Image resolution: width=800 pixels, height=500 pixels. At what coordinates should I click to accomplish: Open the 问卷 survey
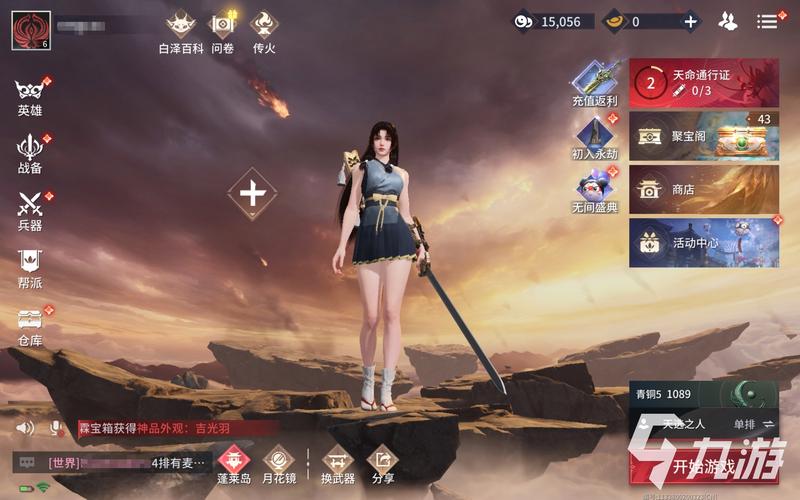tap(222, 31)
